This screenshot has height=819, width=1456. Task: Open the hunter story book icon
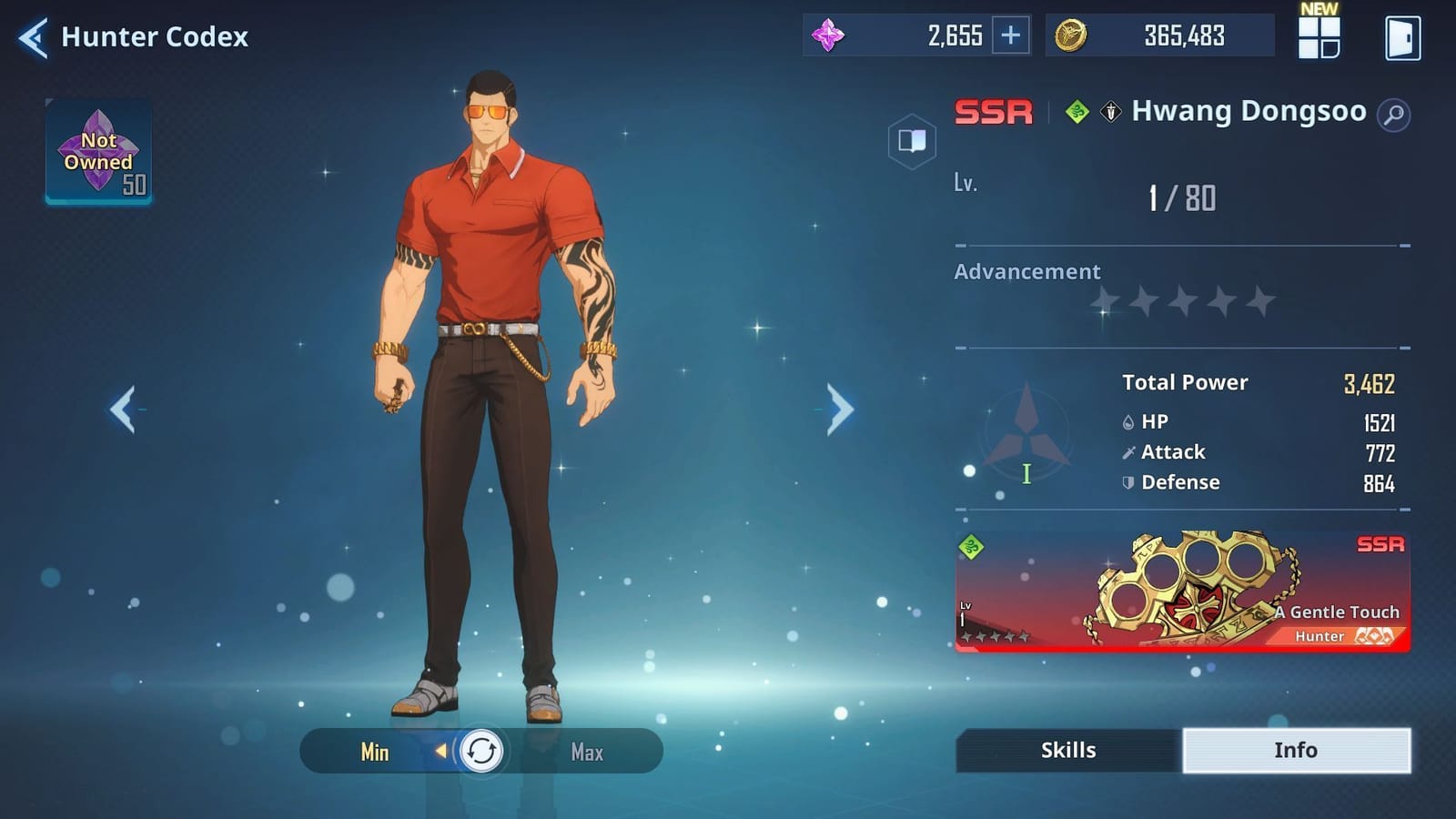coord(912,139)
